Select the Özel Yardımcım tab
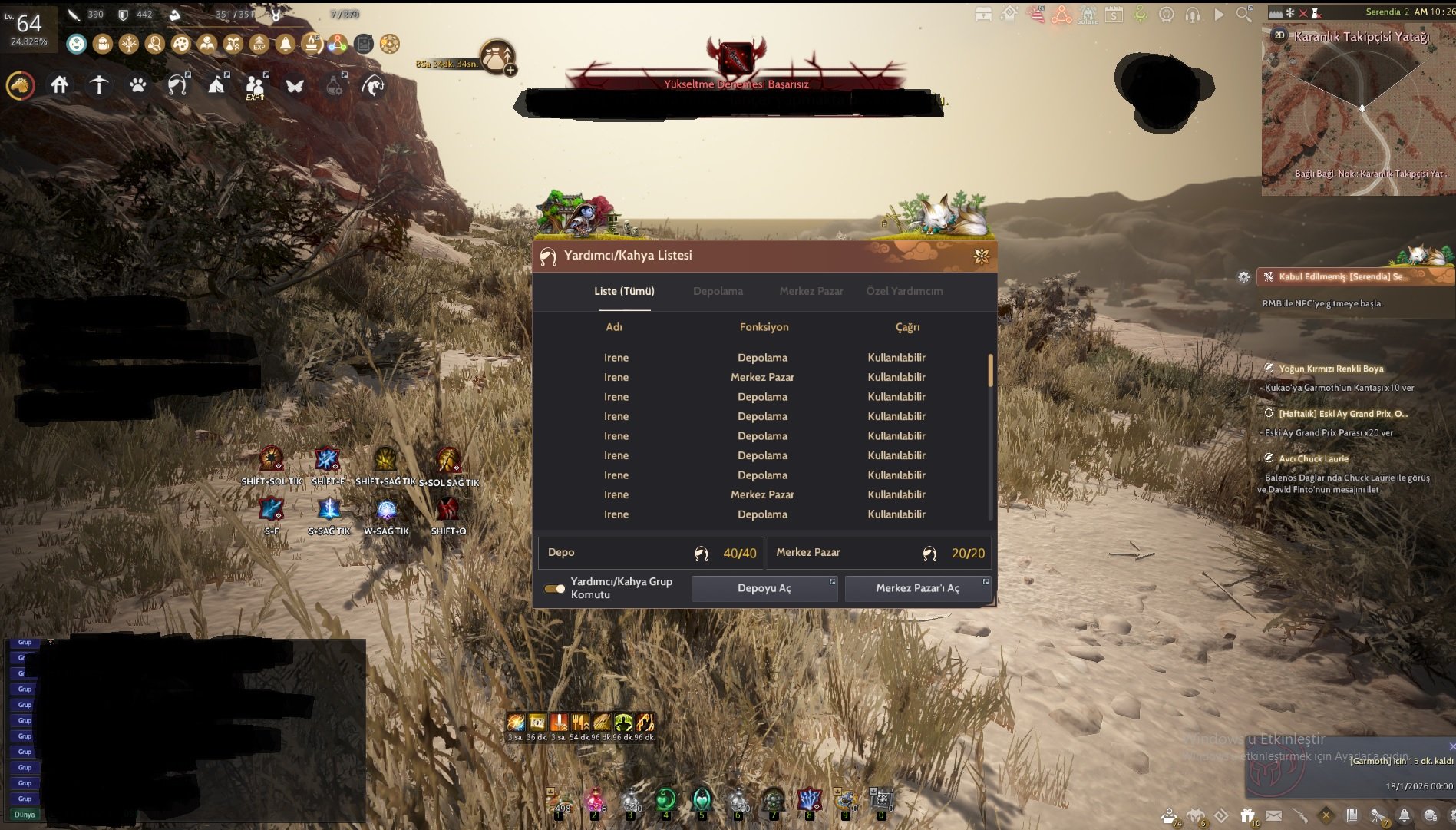 tap(904, 291)
